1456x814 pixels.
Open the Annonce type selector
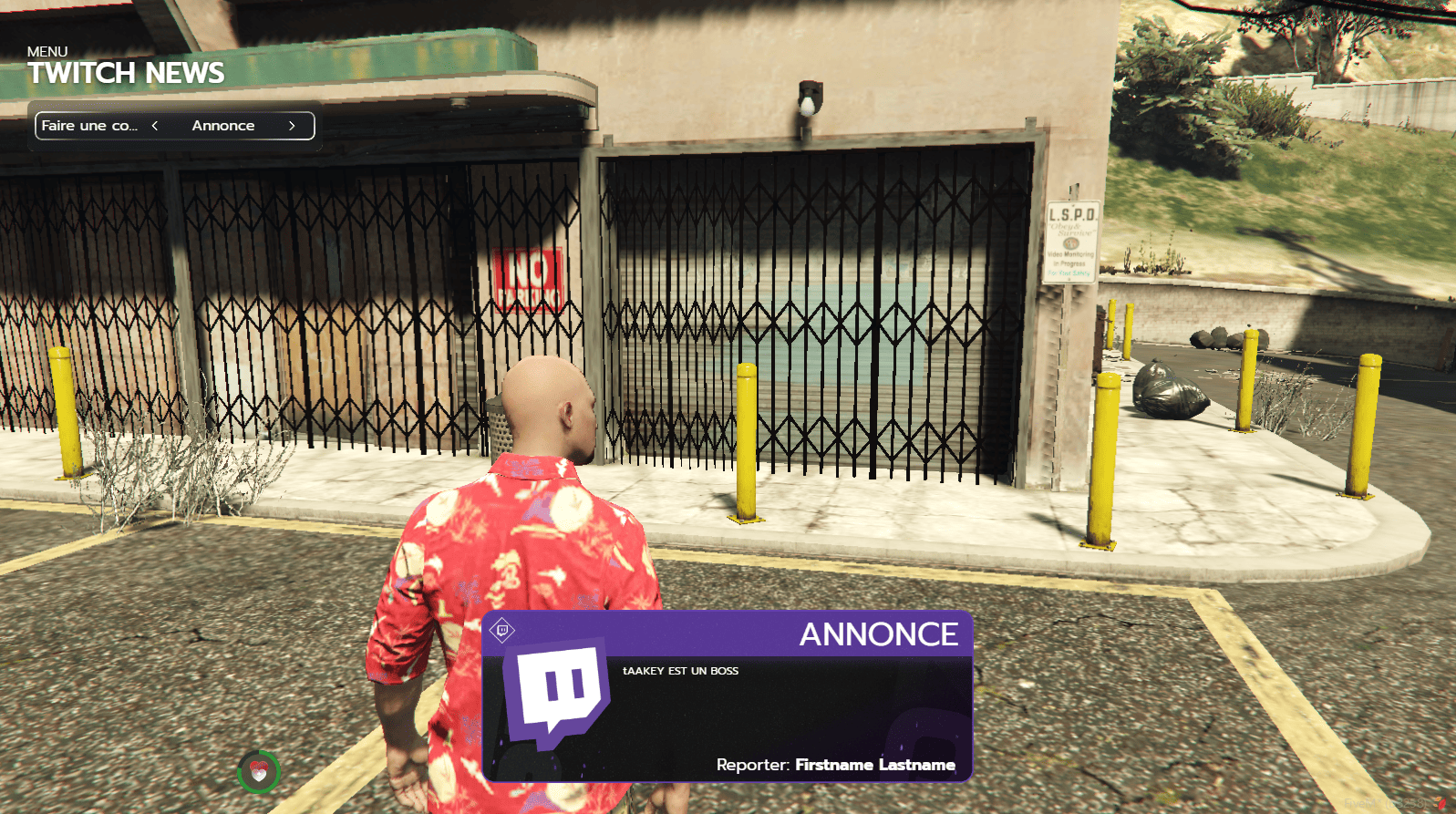[222, 126]
